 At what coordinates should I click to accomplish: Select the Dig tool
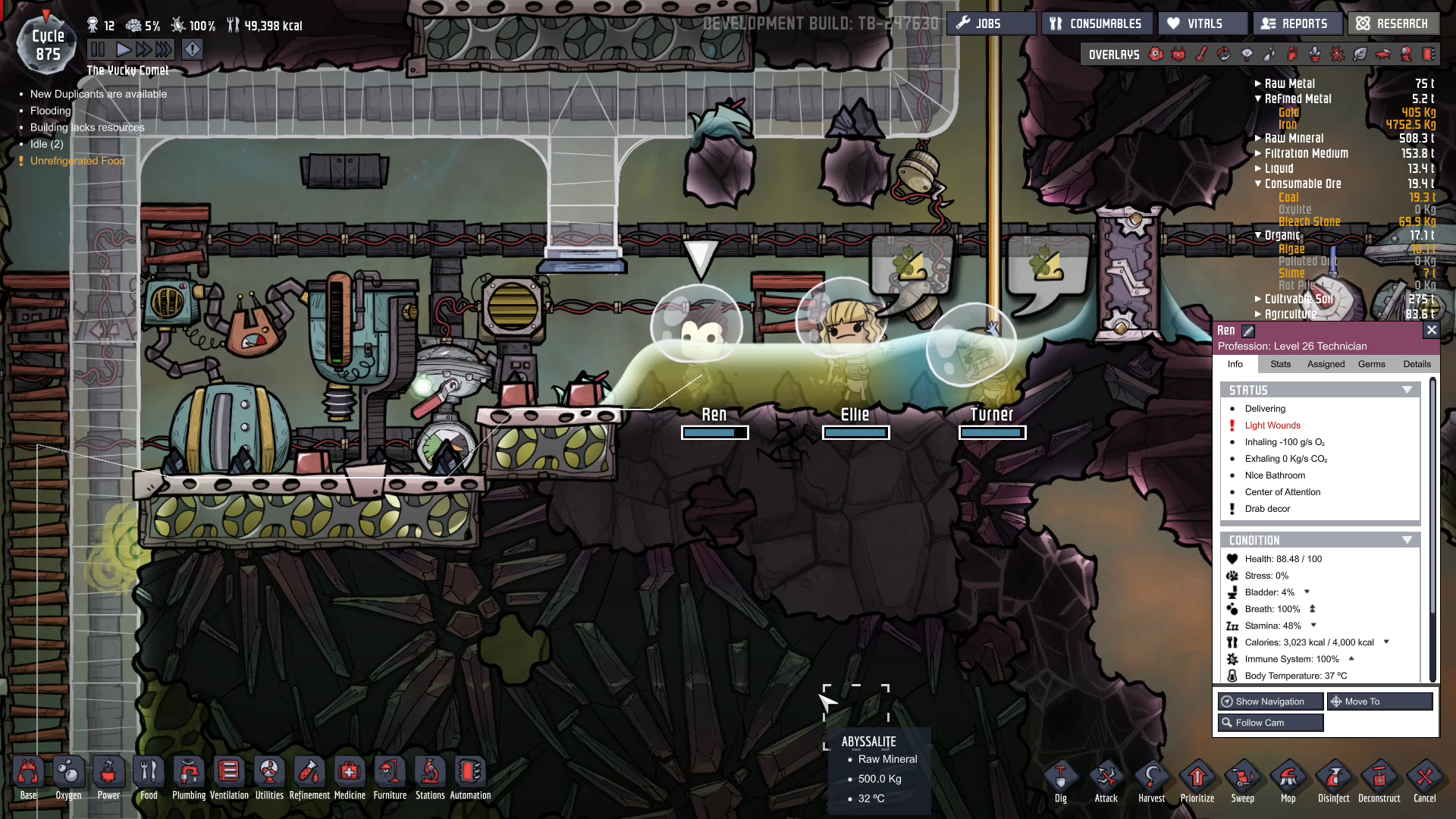point(1060,780)
